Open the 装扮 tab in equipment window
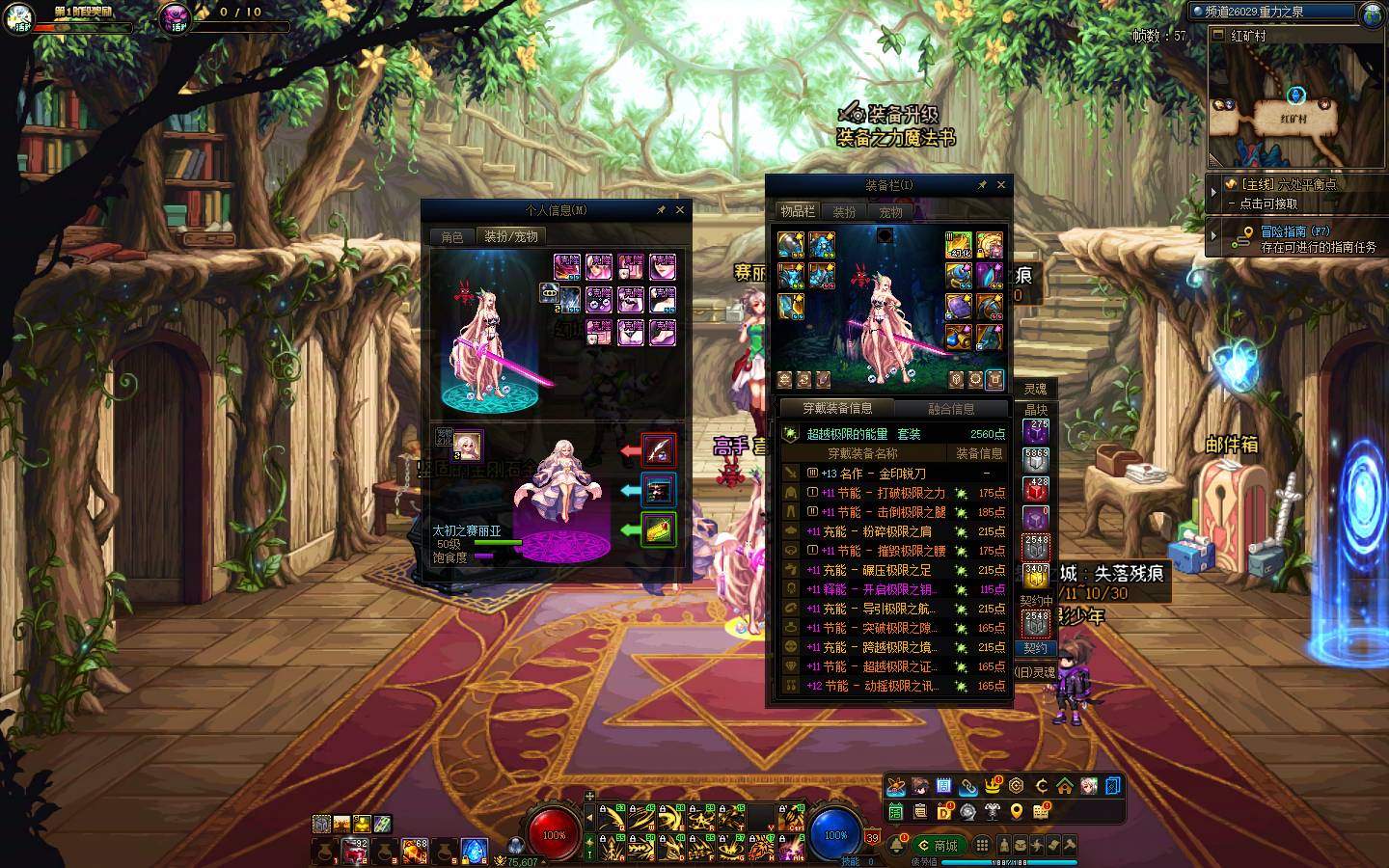 pos(844,212)
